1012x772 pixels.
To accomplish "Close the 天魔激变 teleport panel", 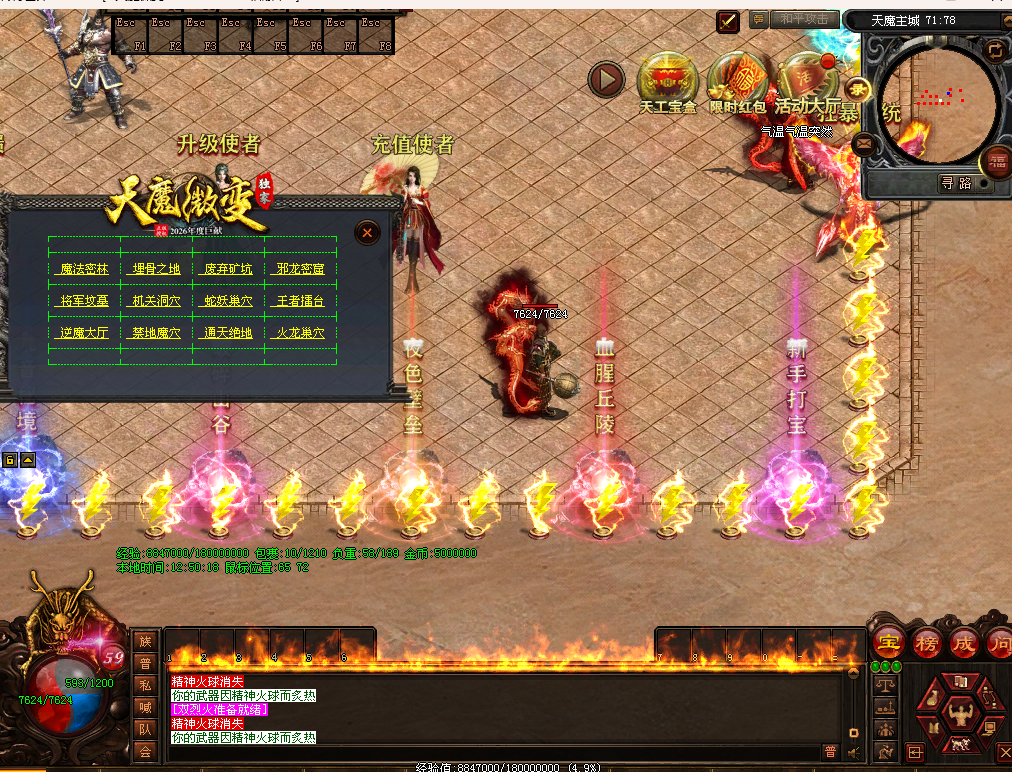I will tap(368, 233).
